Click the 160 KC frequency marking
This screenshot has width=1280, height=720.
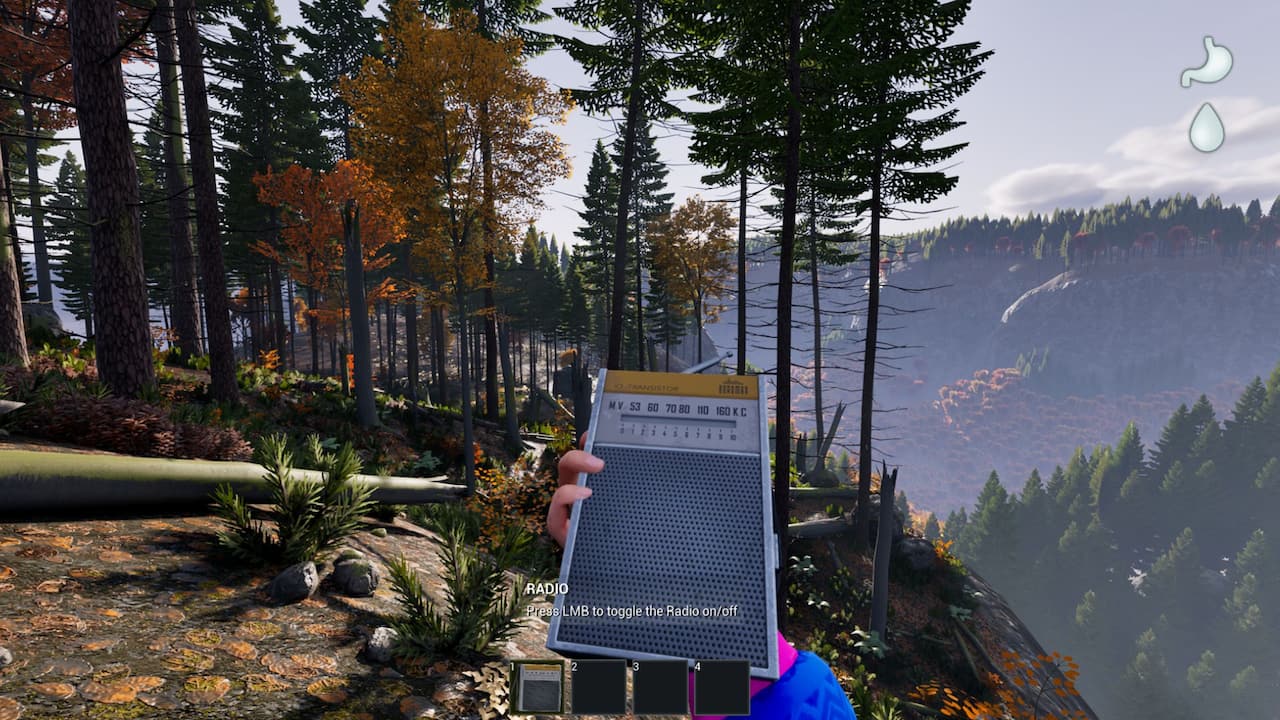point(726,412)
